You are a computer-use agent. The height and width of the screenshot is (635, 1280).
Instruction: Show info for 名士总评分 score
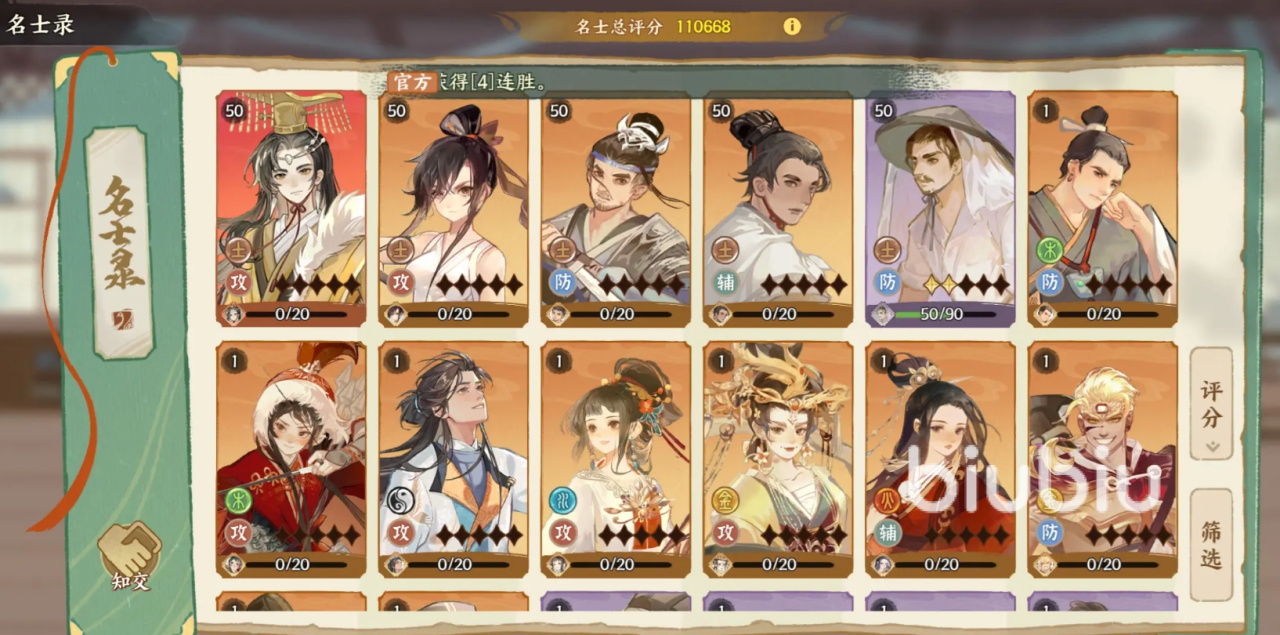[x=792, y=27]
